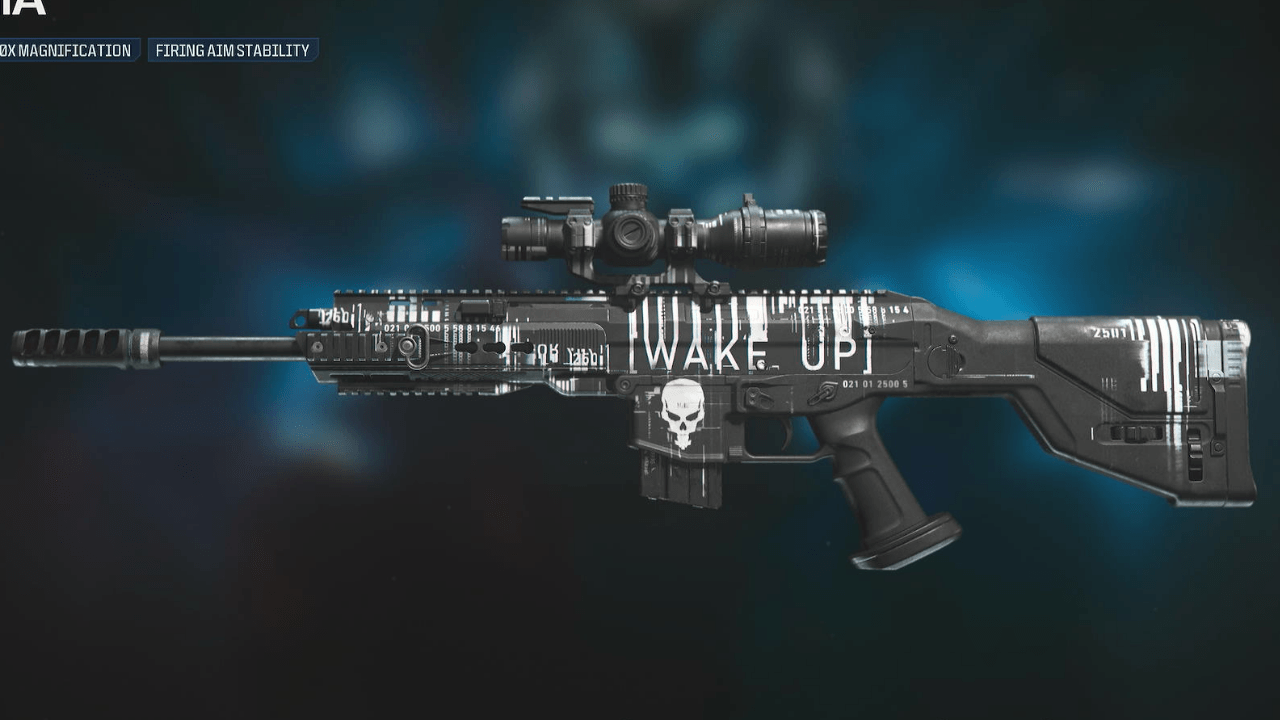This screenshot has width=1280, height=720.
Task: Click the top rail above the handguard
Action: 450,290
